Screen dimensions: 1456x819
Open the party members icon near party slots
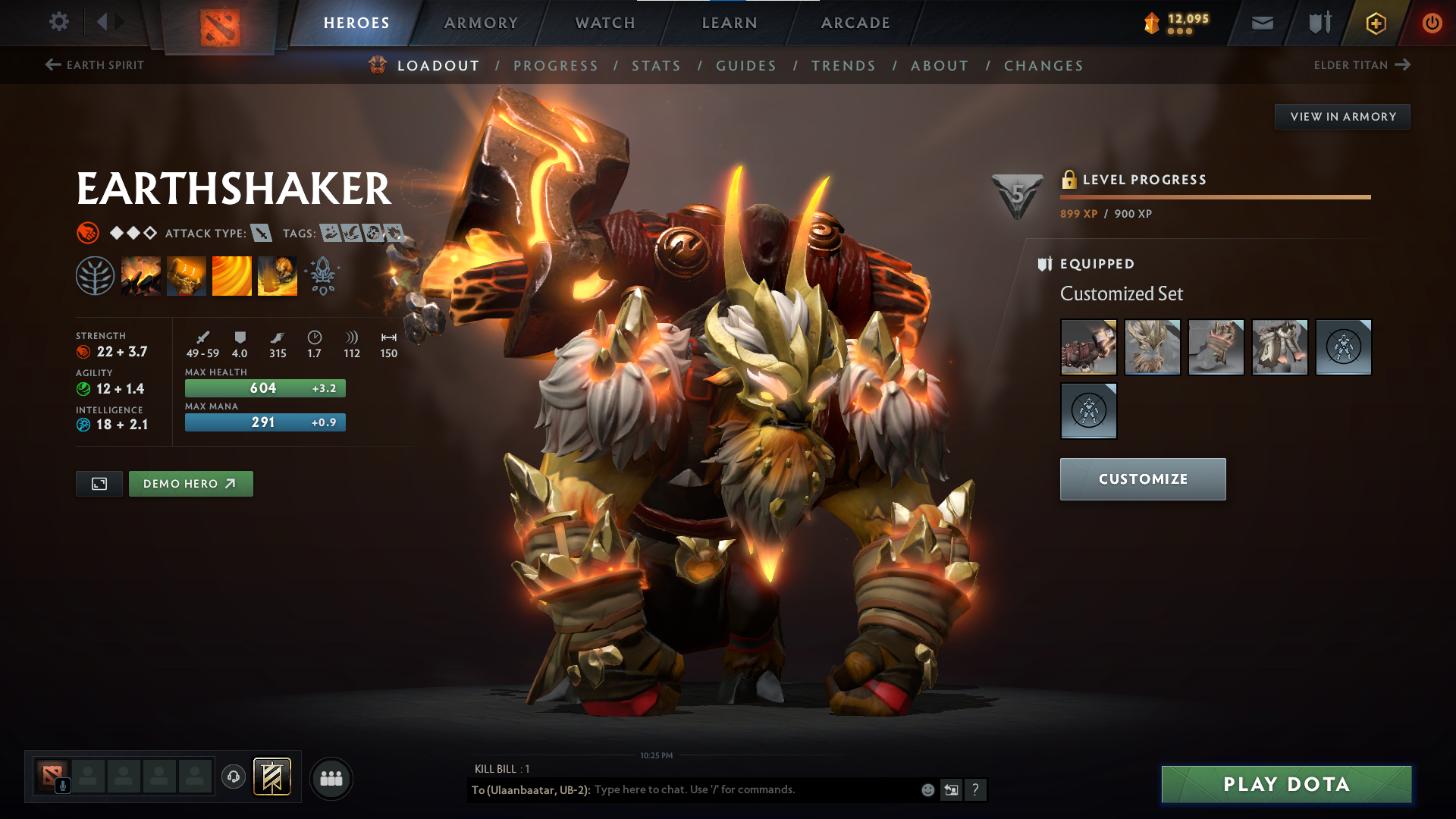tap(331, 777)
